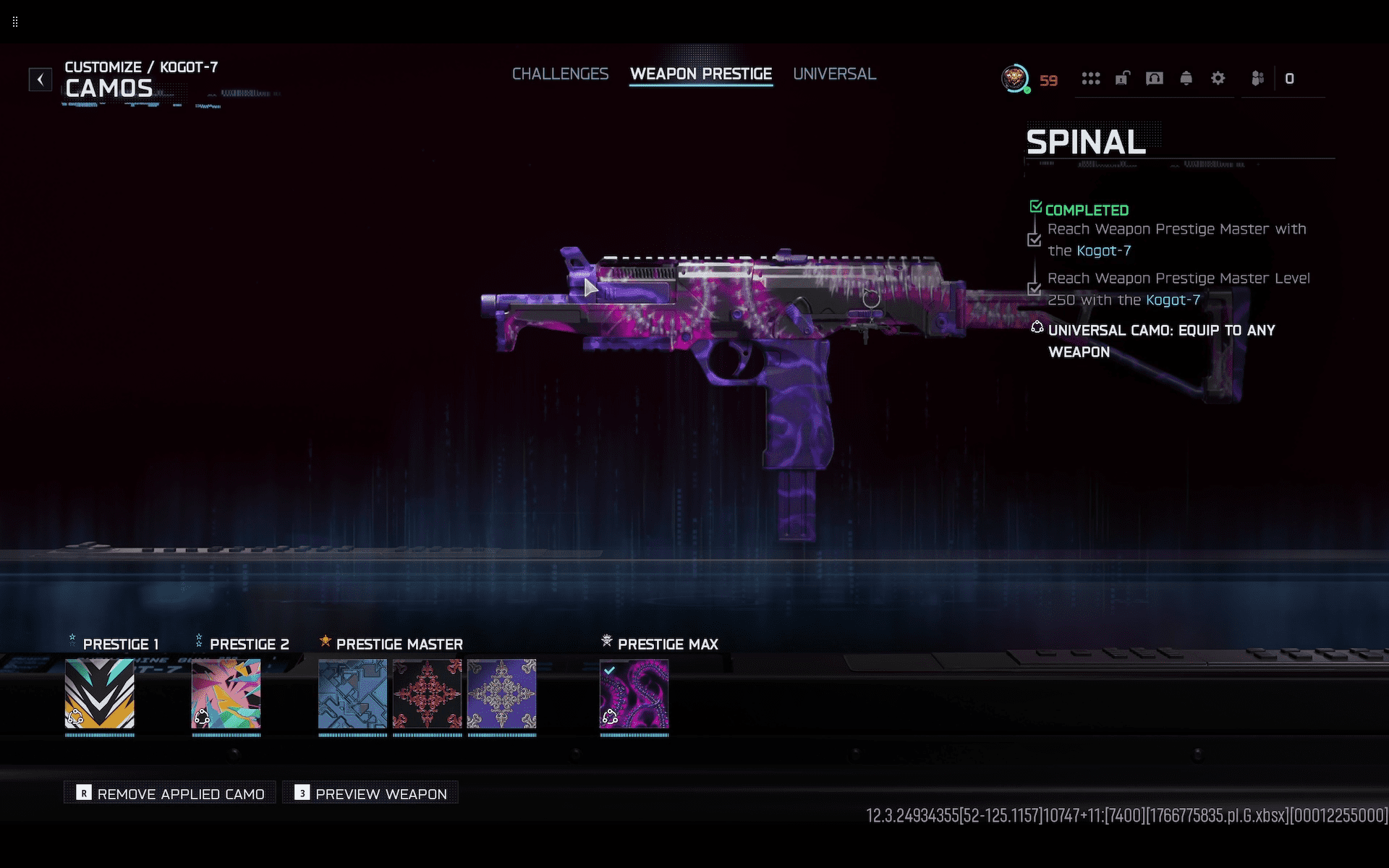
Task: Open the Universal camos tab
Action: click(834, 75)
